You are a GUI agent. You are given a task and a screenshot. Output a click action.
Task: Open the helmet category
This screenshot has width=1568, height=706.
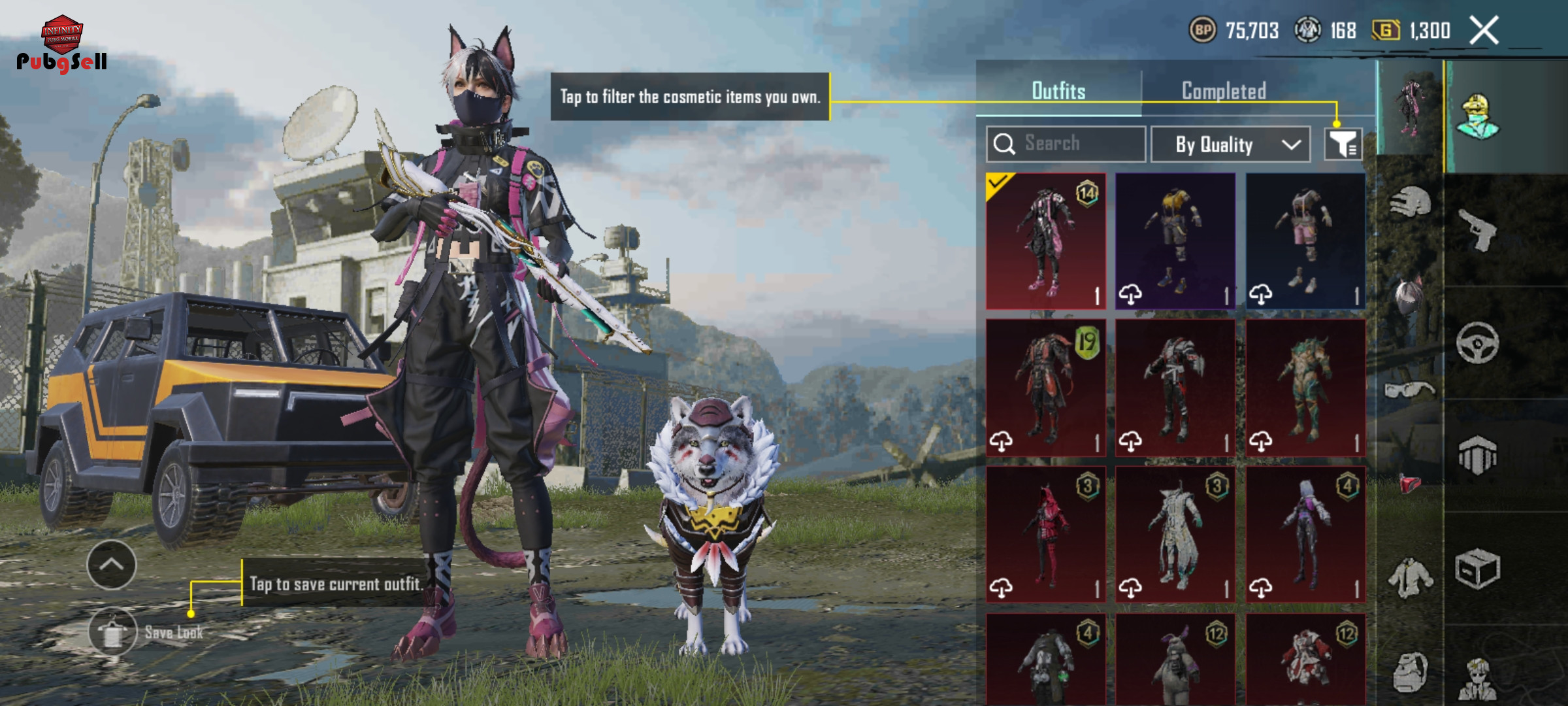(1410, 203)
